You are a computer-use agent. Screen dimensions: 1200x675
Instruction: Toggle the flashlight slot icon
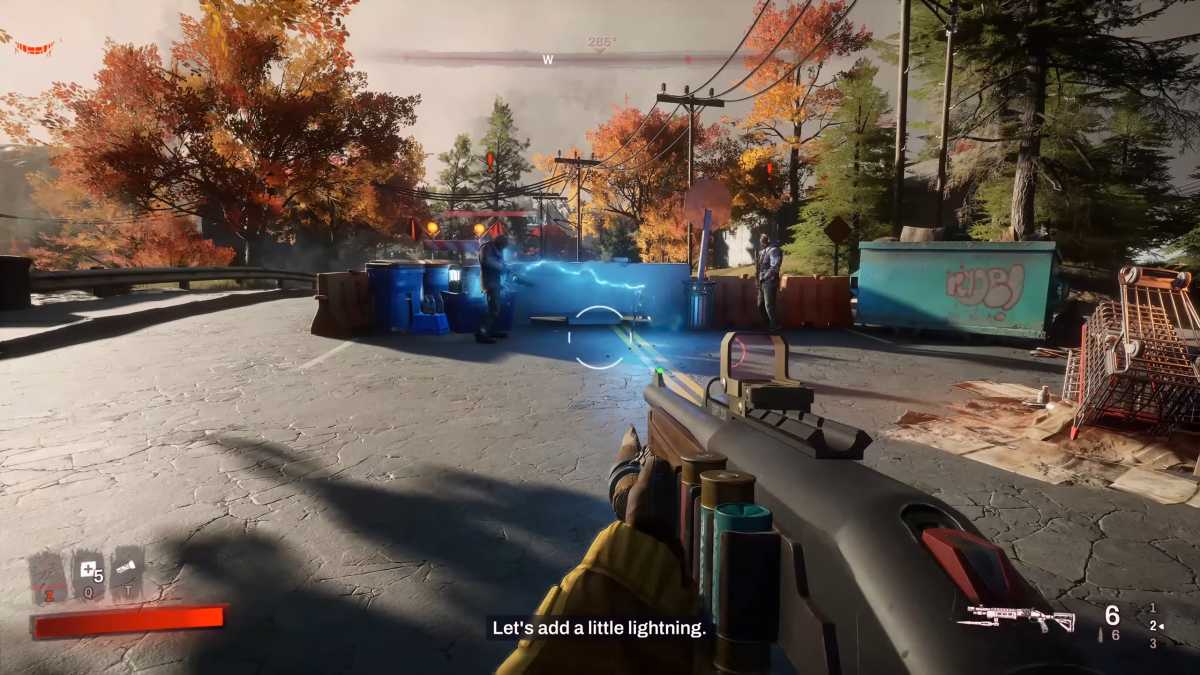127,572
